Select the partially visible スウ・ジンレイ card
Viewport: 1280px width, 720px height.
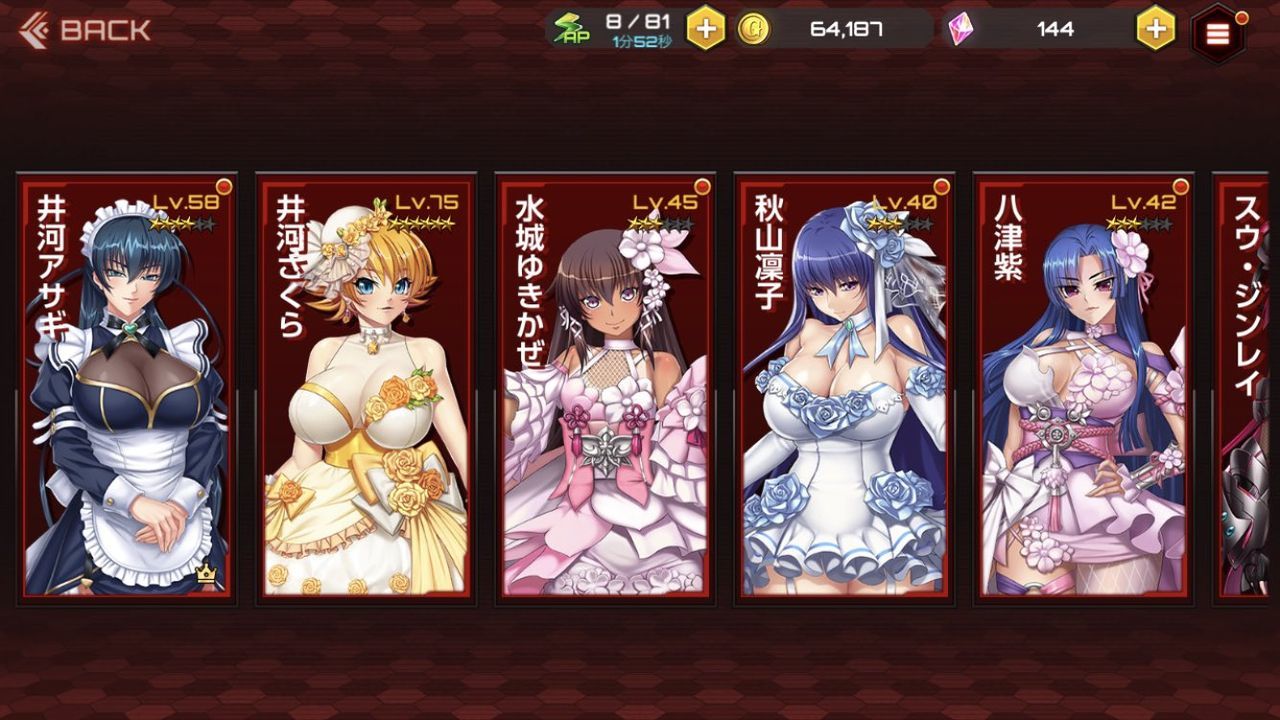(x=1250, y=390)
